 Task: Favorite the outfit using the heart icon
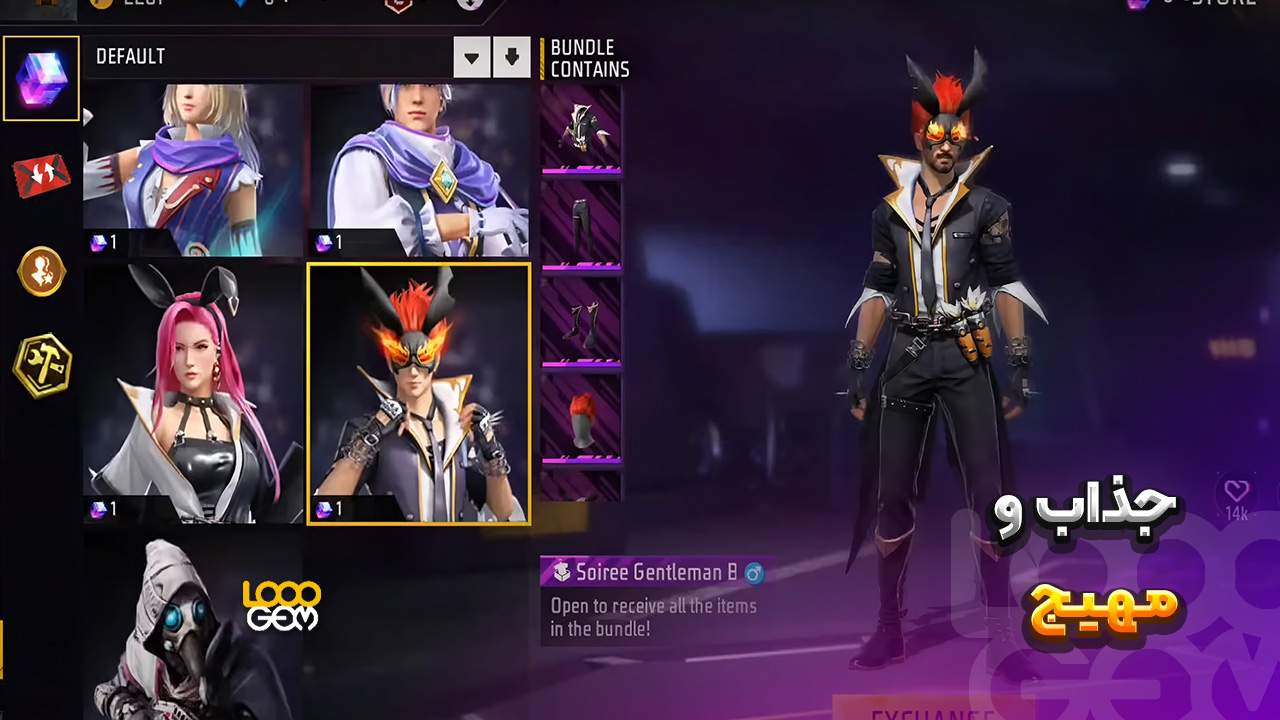click(x=1237, y=491)
